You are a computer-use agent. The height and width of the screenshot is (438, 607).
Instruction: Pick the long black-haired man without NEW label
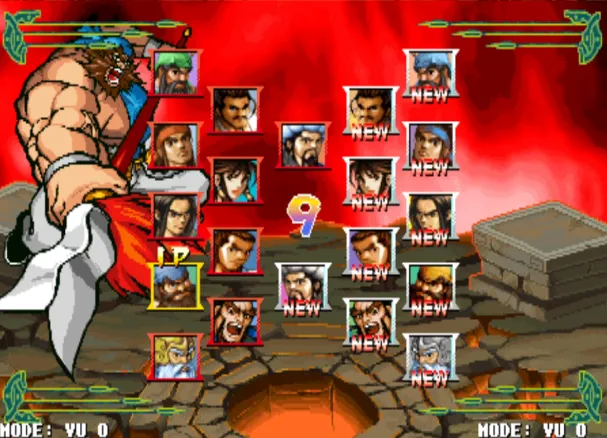[175, 216]
